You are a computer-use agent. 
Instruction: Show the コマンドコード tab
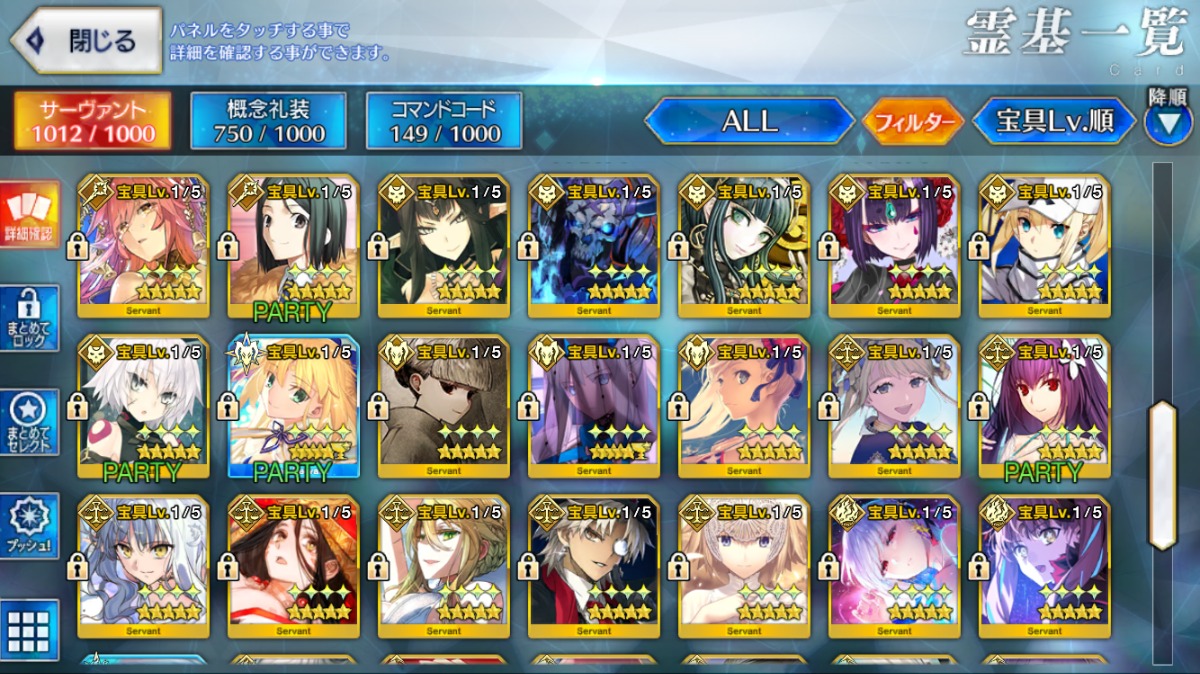coord(444,121)
